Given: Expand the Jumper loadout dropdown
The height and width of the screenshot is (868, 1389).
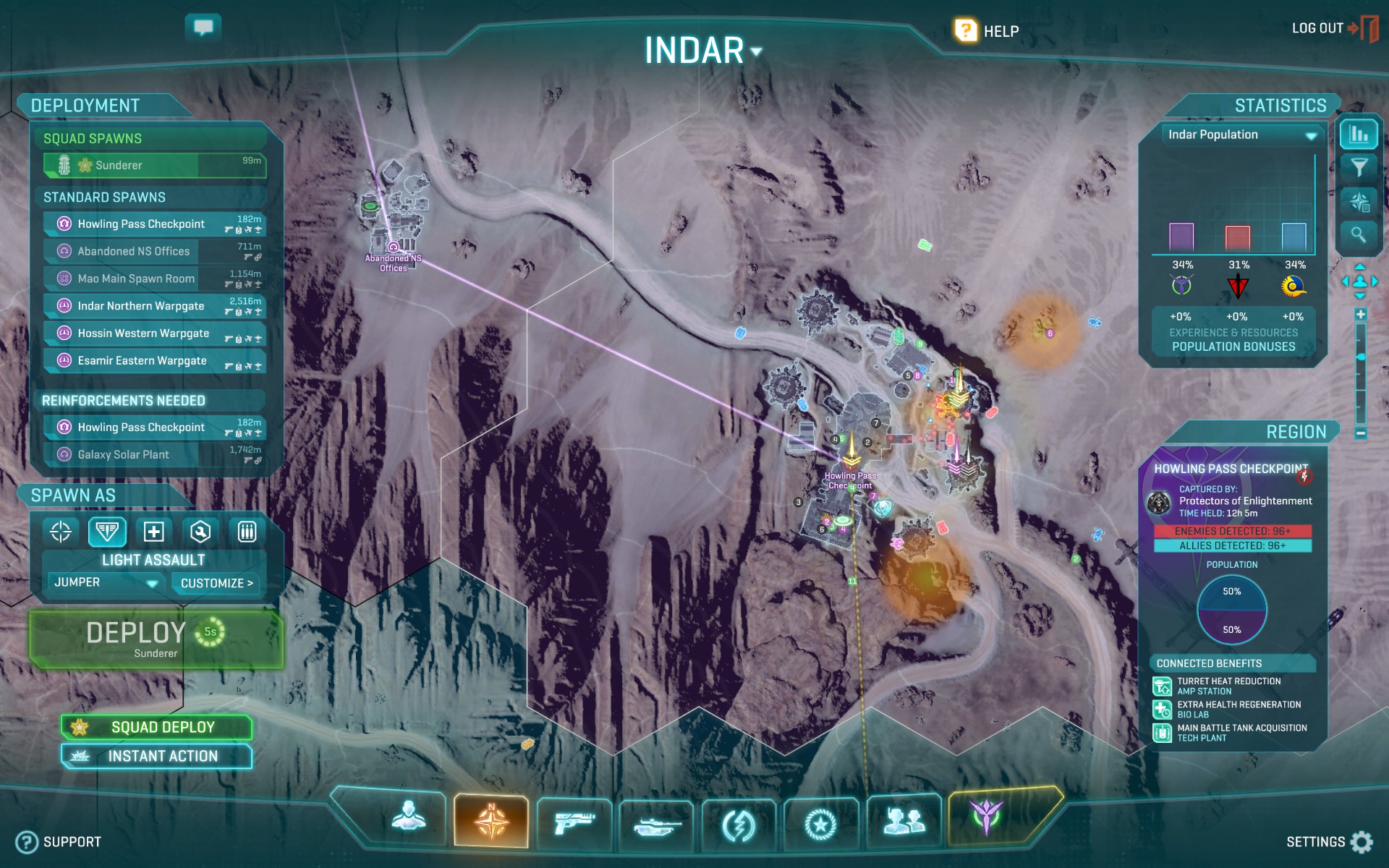Looking at the screenshot, I should pos(153,583).
